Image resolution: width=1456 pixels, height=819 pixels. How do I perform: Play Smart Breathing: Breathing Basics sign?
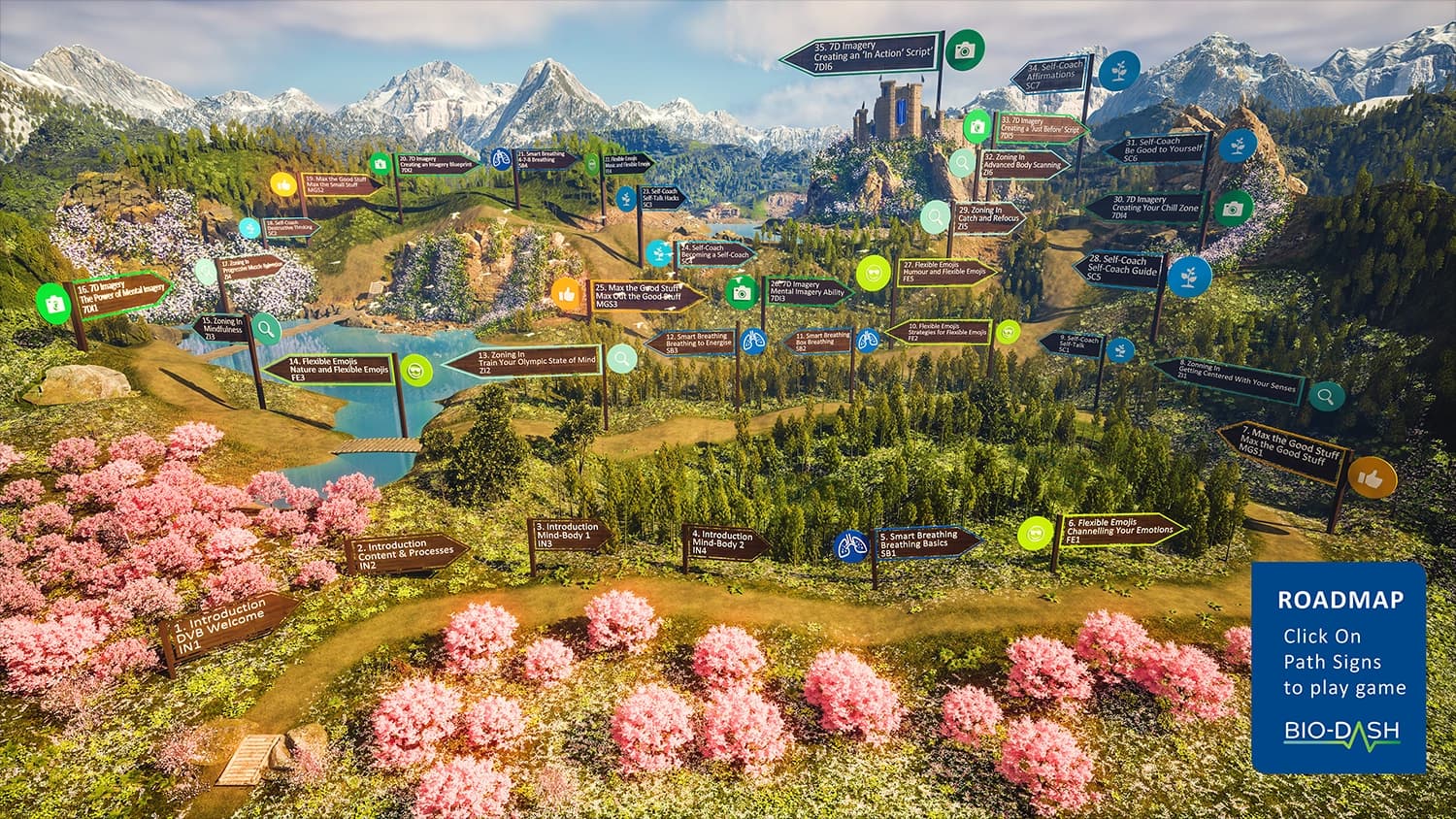click(x=925, y=541)
